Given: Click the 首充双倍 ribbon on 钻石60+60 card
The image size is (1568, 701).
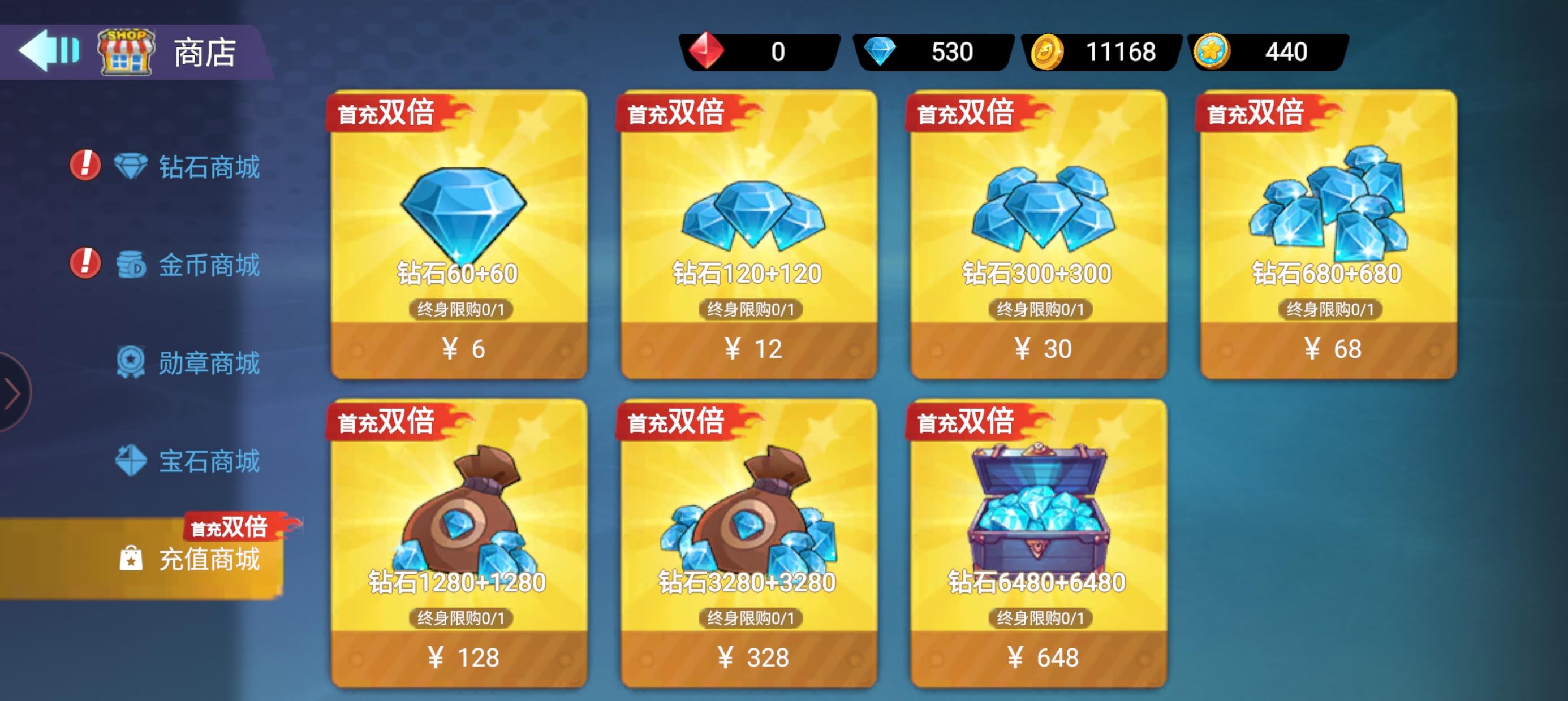Looking at the screenshot, I should pos(386,112).
